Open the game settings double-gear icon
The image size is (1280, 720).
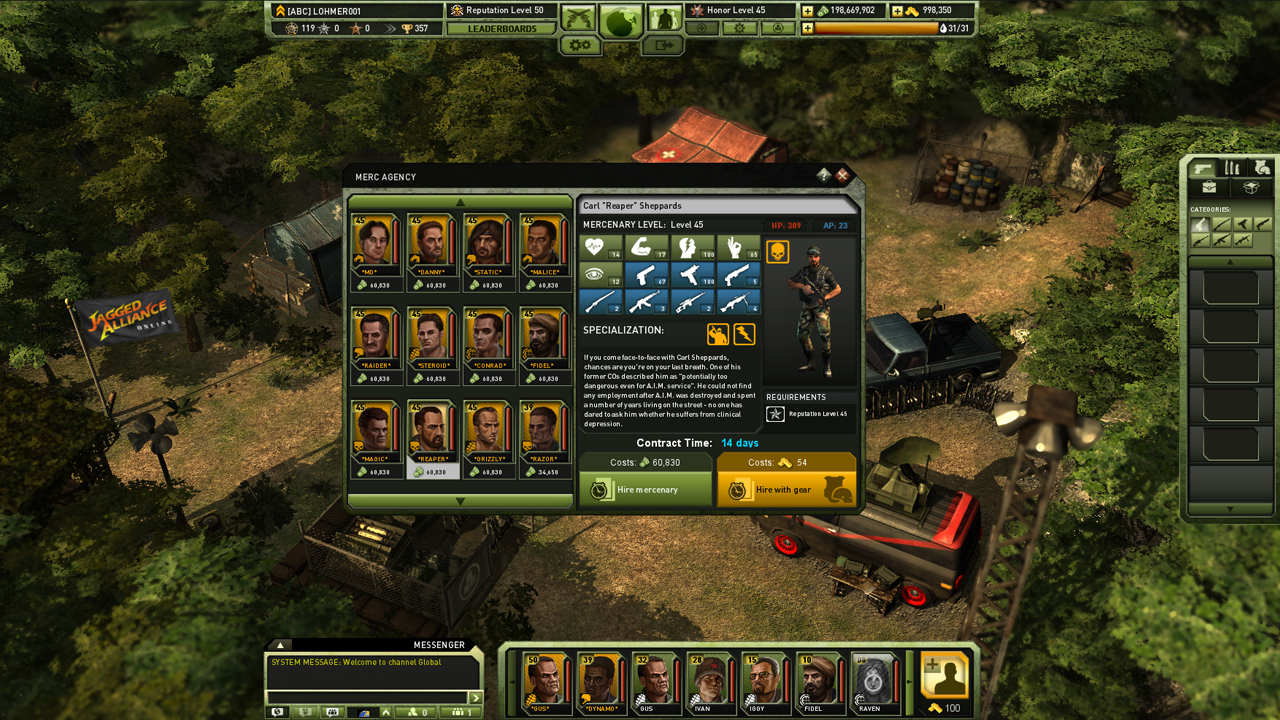point(580,45)
